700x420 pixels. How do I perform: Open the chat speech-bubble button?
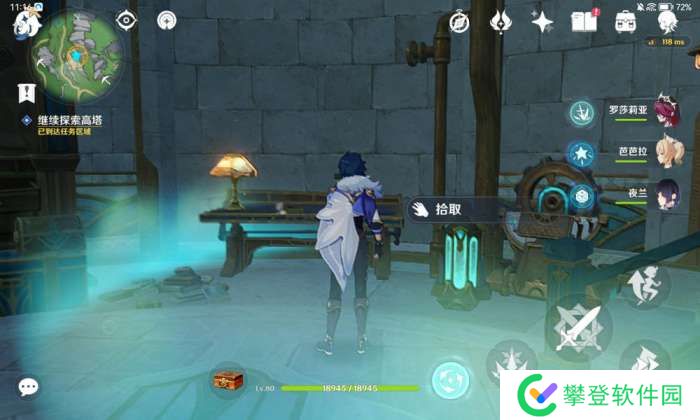coord(29,387)
